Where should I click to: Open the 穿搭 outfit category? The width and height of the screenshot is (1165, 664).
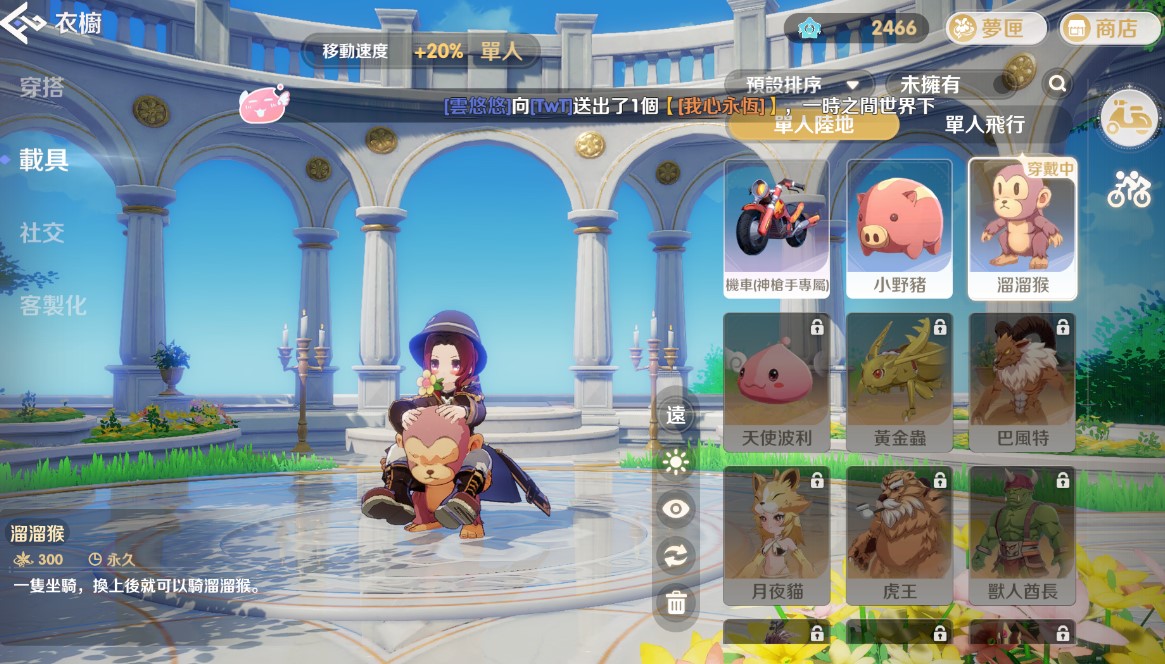42,88
